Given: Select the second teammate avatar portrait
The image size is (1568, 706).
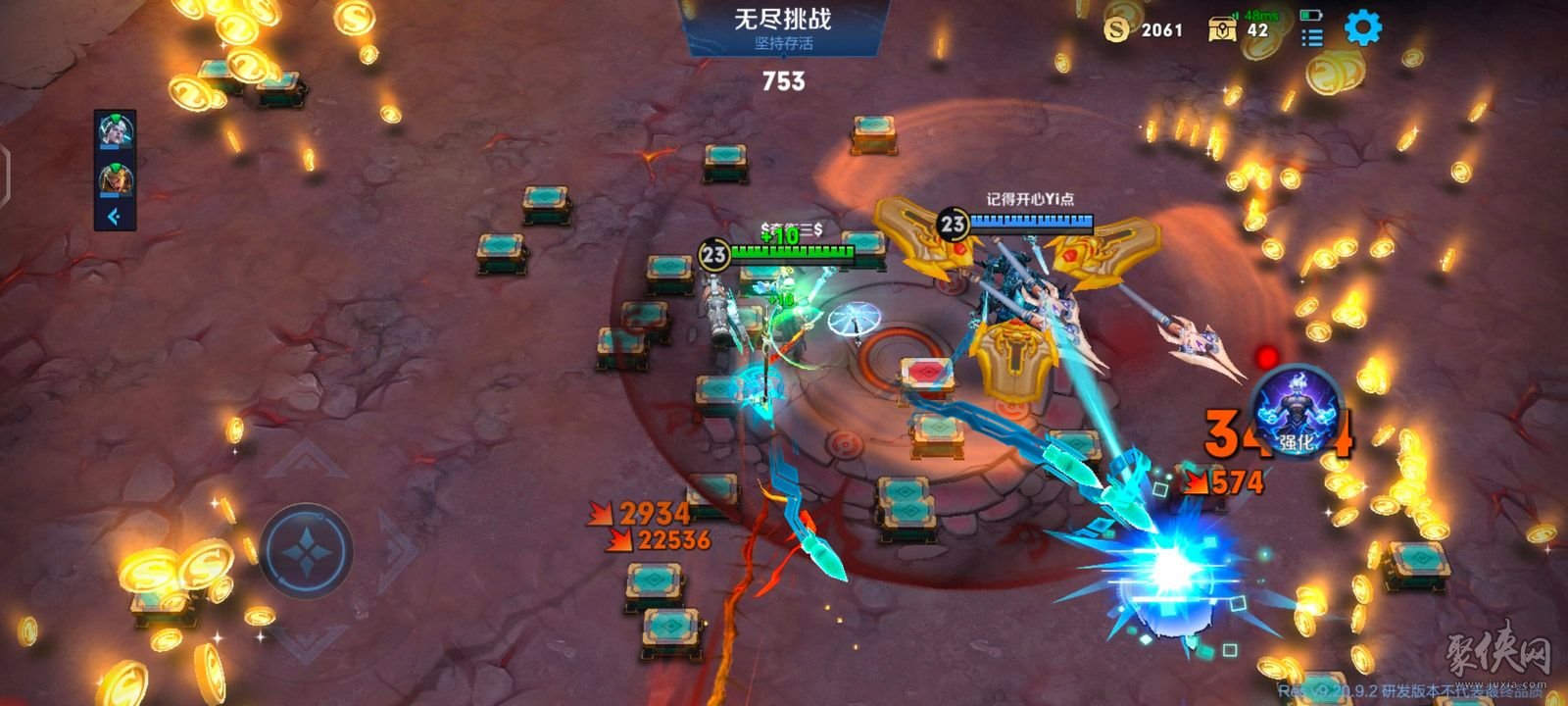Looking at the screenshot, I should pyautogui.click(x=117, y=180).
